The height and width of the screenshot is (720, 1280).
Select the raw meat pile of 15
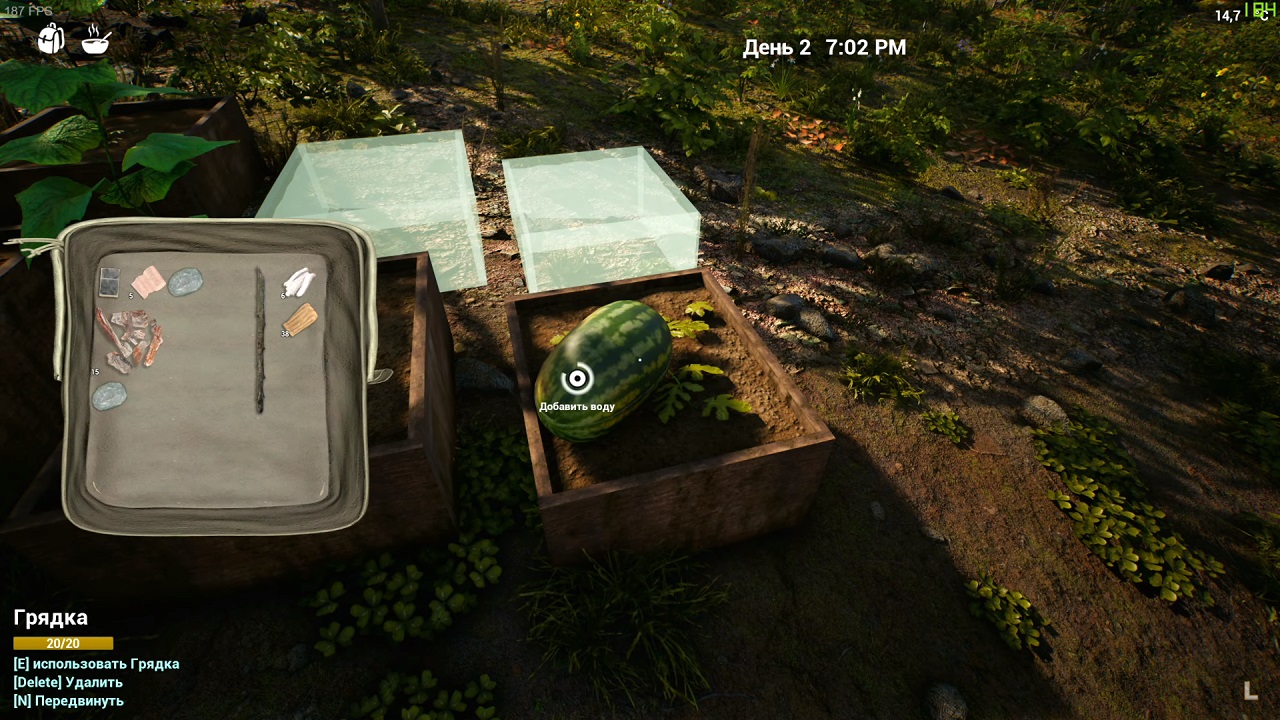coord(129,339)
